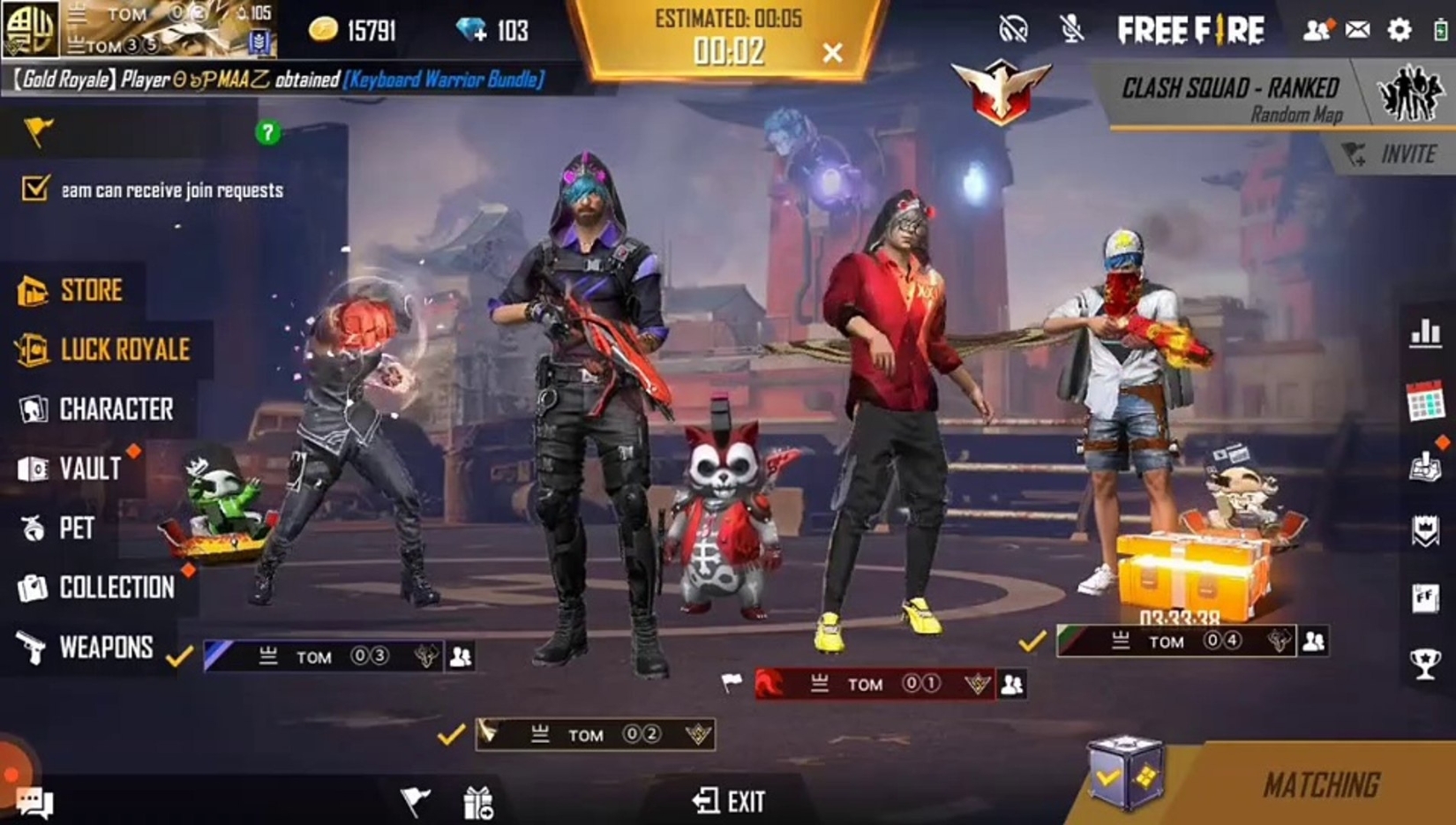Open the Clash Squad - Ranked mode selector
The image size is (1456, 825).
pos(1228,92)
